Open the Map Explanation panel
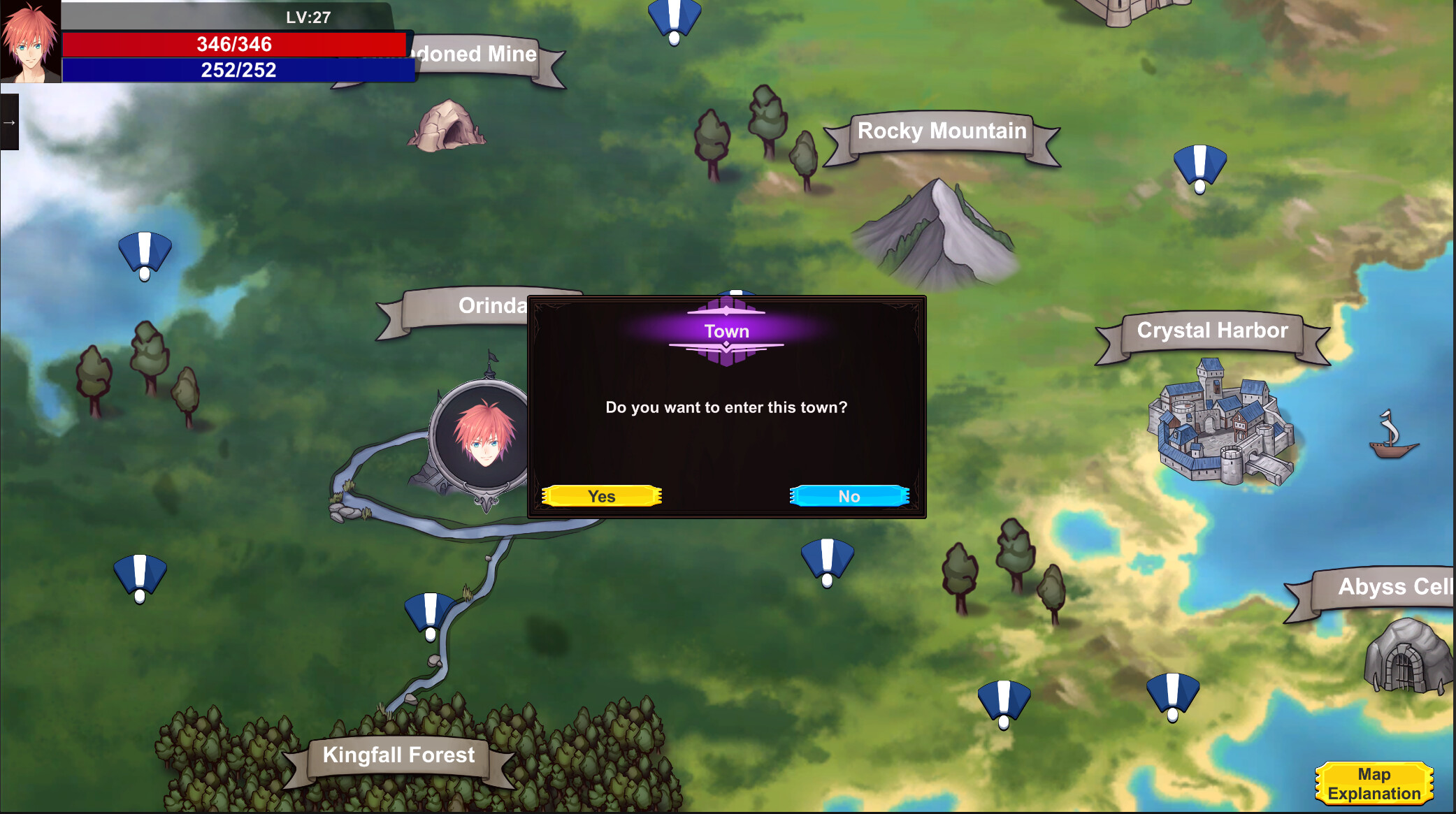The image size is (1456, 814). coord(1375,783)
